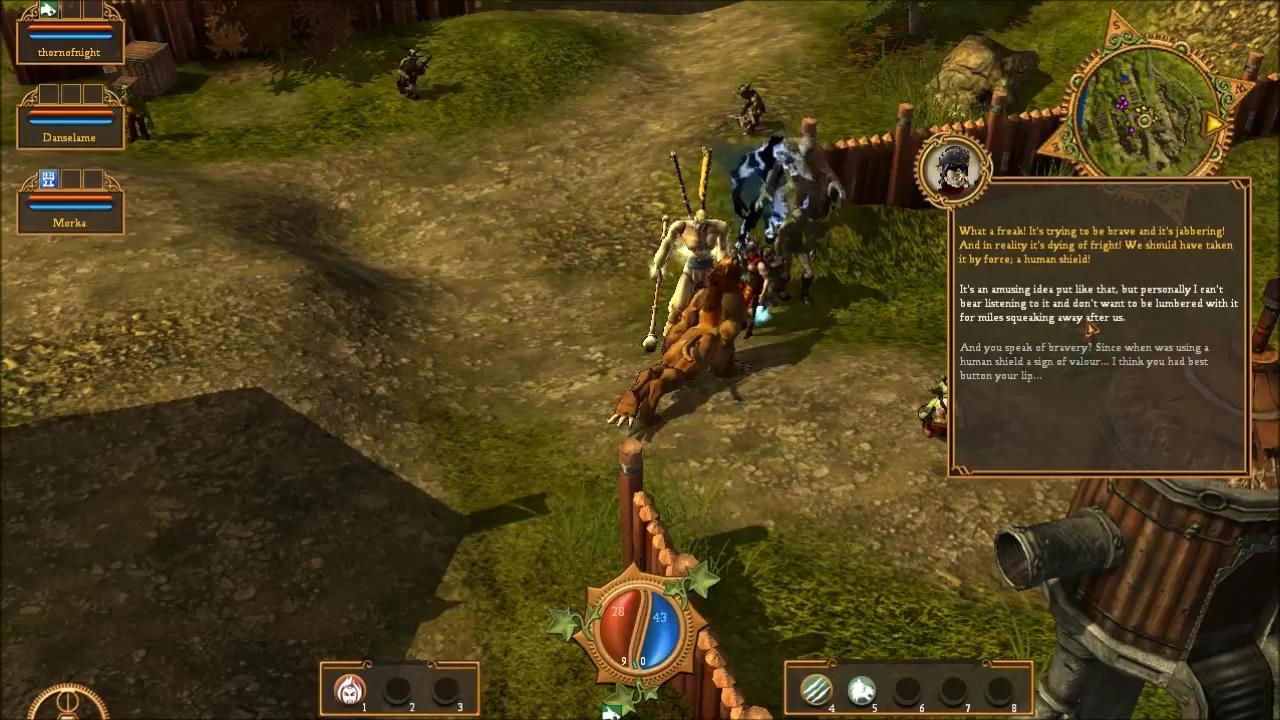Open the round gear menu in the bottom-left corner
The image size is (1280, 720).
68,704
